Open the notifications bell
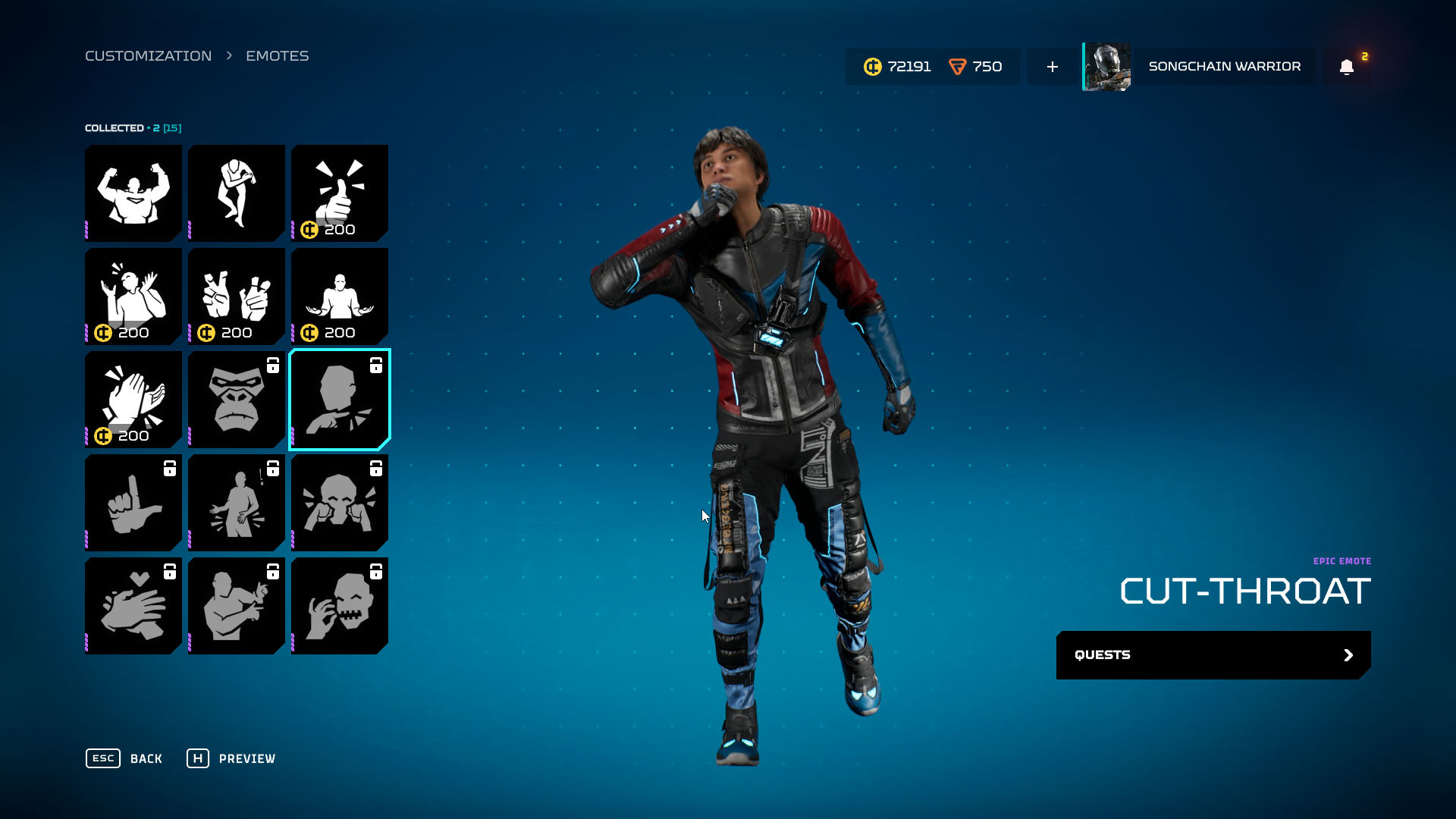The image size is (1456, 819). [x=1347, y=67]
